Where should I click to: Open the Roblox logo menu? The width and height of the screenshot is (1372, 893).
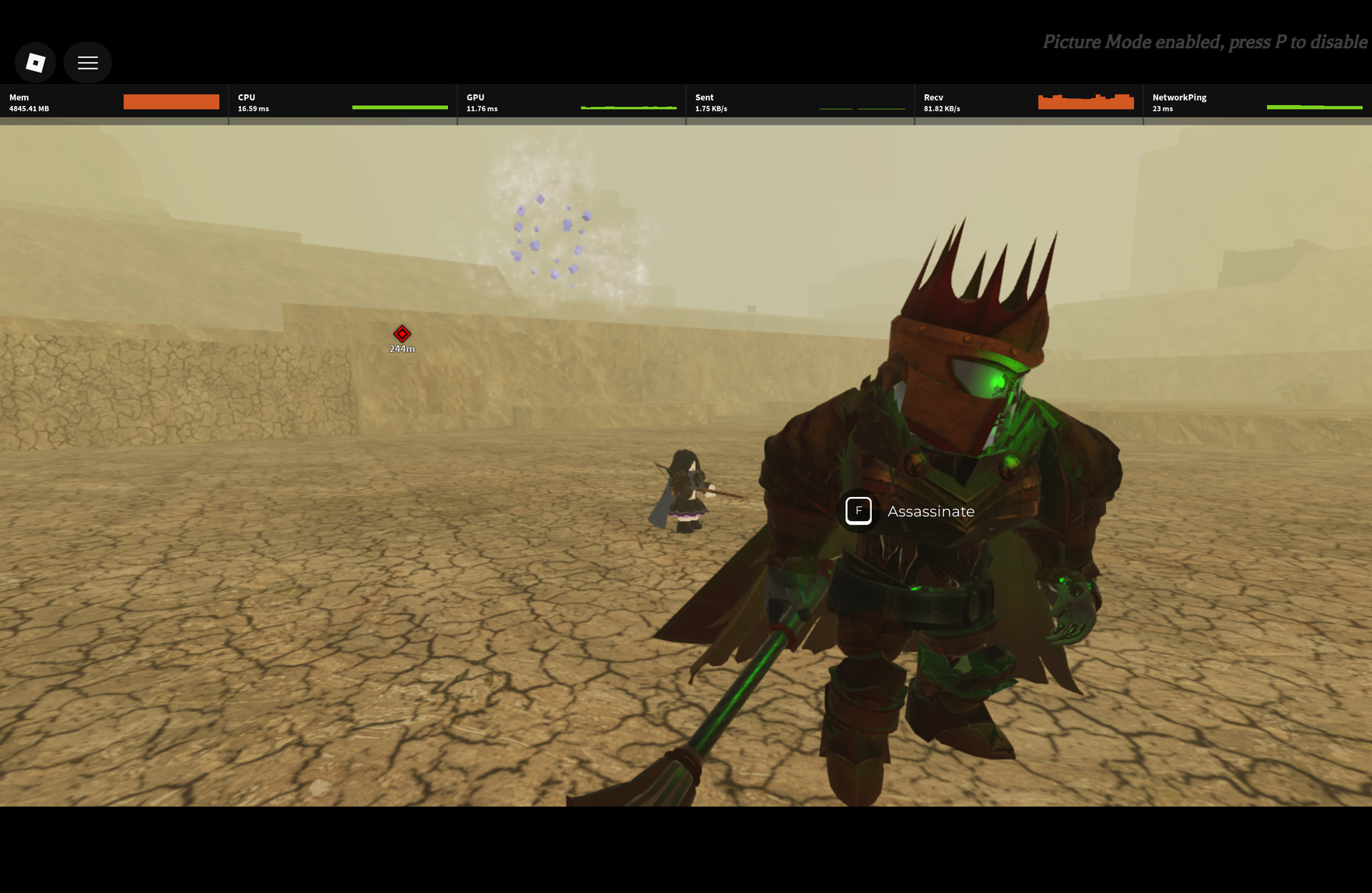click(x=35, y=63)
